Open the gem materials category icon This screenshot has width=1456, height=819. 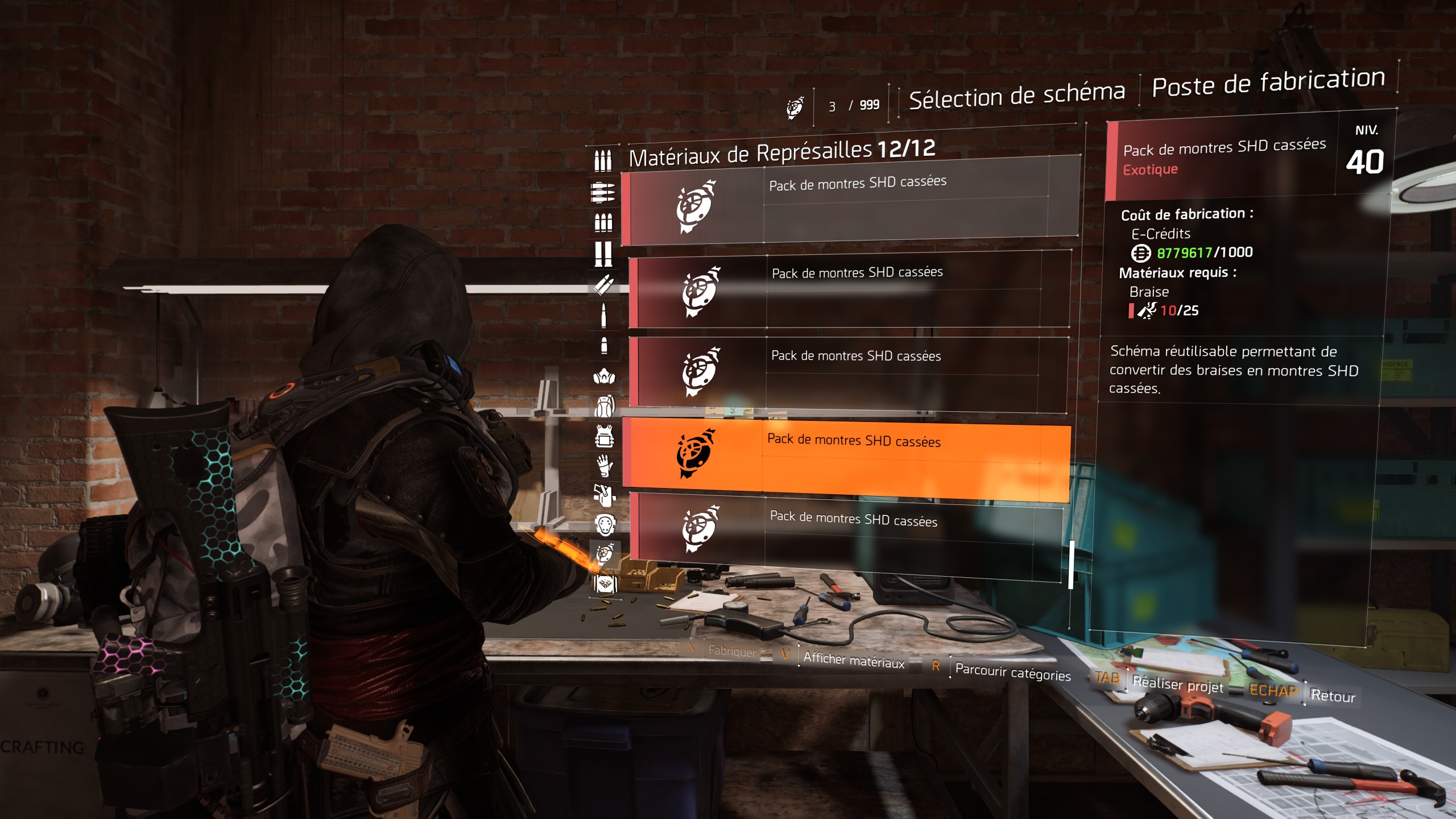605,584
